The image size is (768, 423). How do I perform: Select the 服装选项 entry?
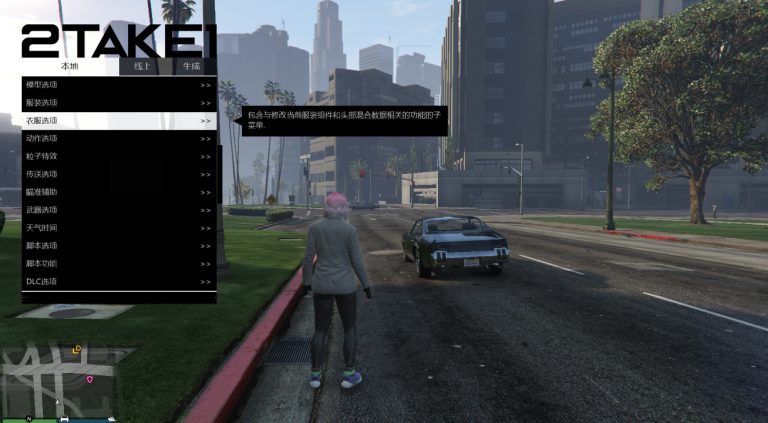(118, 102)
